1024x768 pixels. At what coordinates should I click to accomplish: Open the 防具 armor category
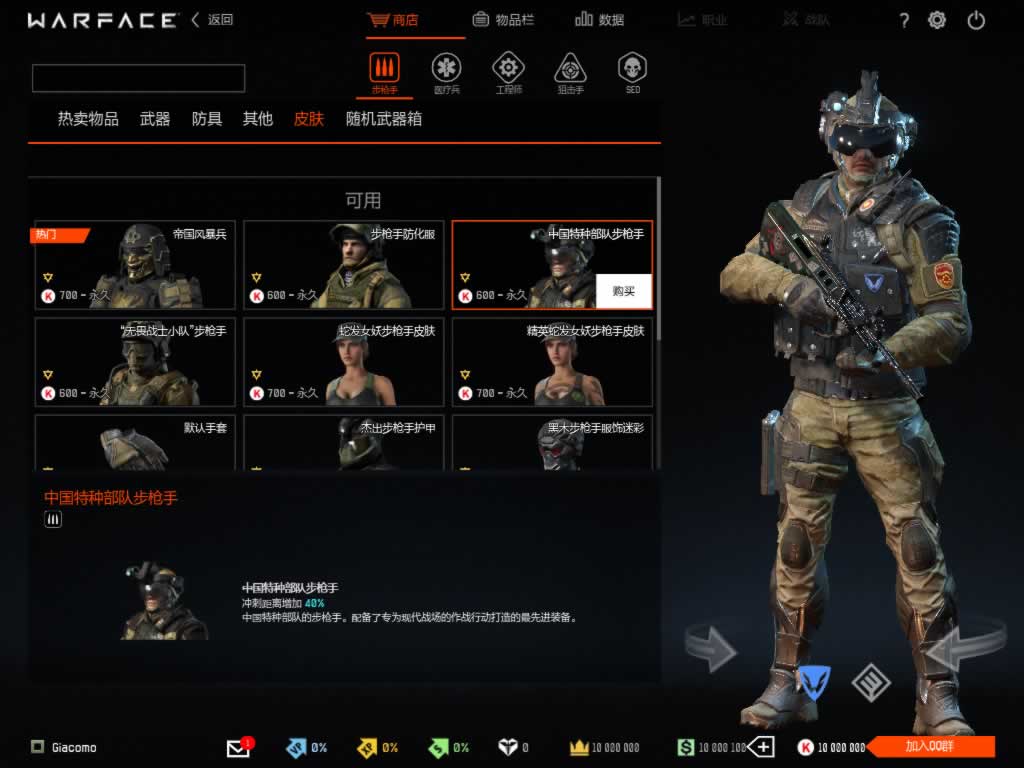click(207, 119)
